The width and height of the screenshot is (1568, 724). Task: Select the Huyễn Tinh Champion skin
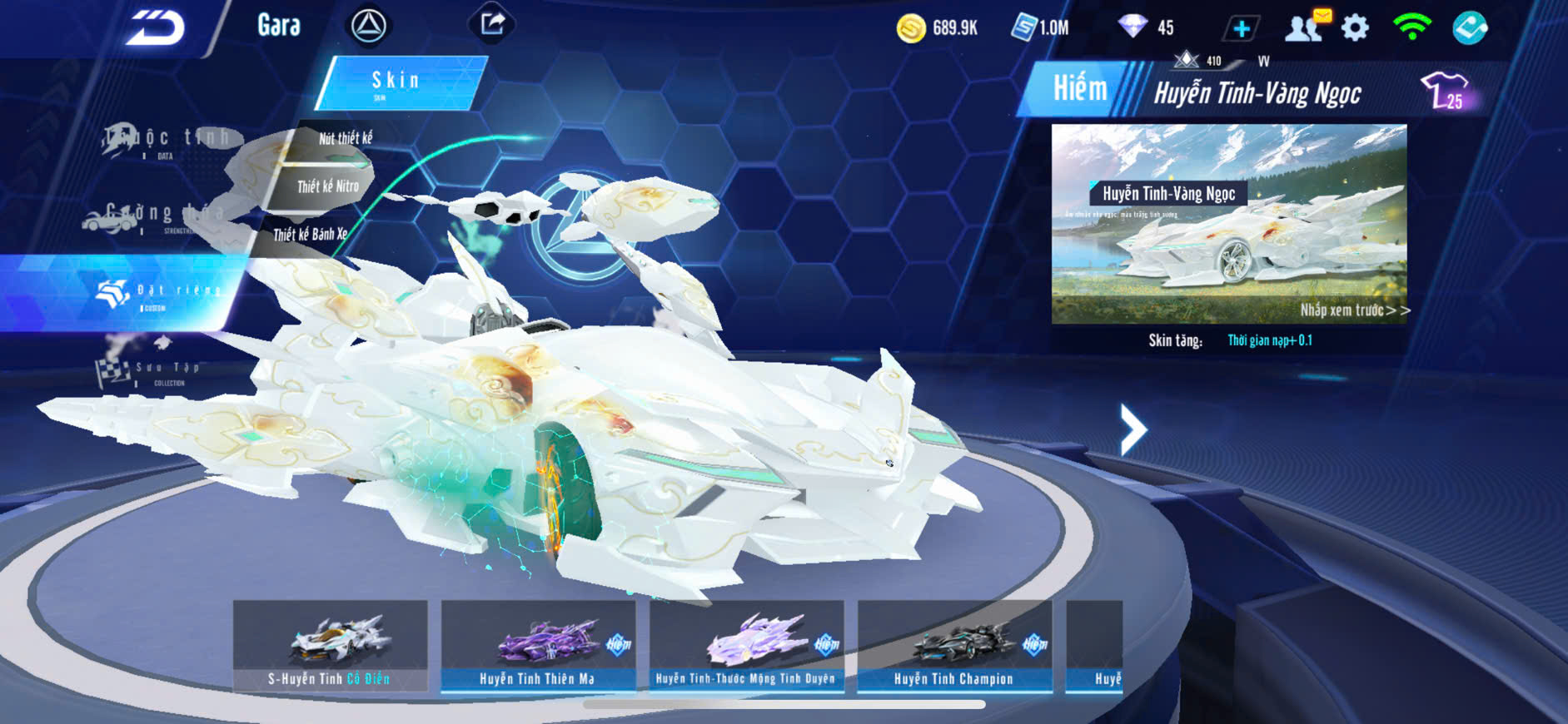[x=954, y=647]
